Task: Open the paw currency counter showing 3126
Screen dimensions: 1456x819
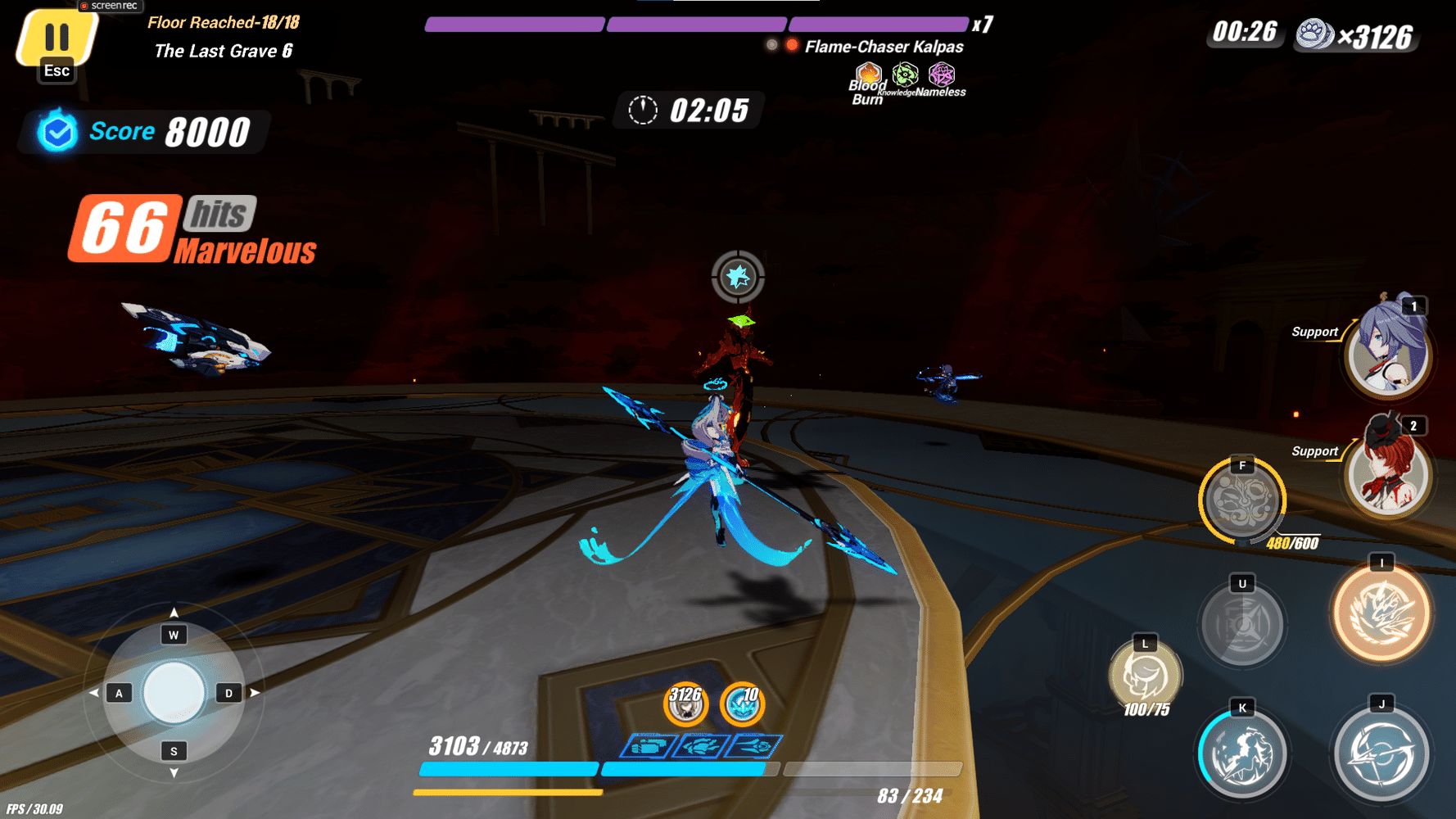Action: click(1355, 36)
